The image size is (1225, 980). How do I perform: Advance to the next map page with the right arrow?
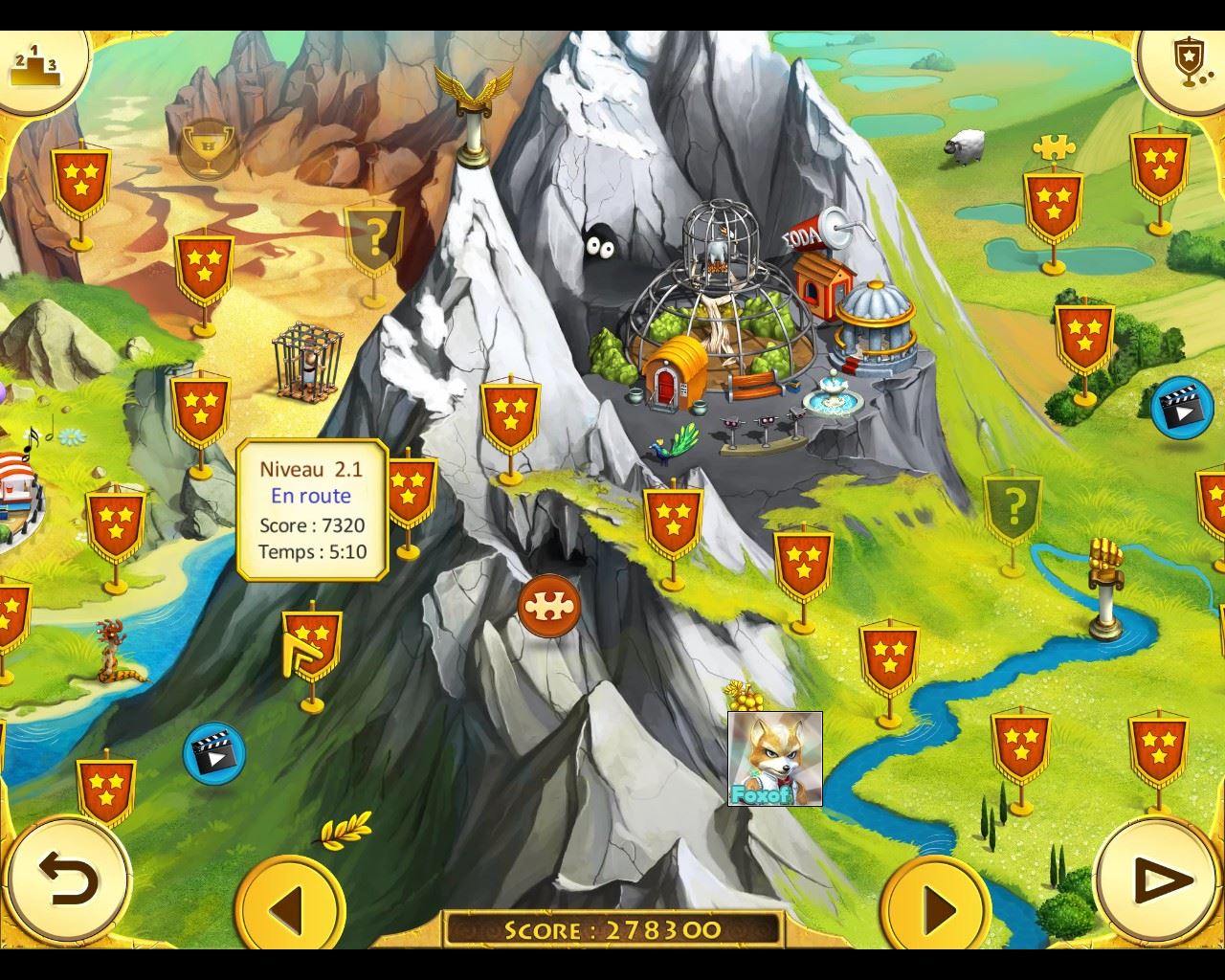pos(936,905)
